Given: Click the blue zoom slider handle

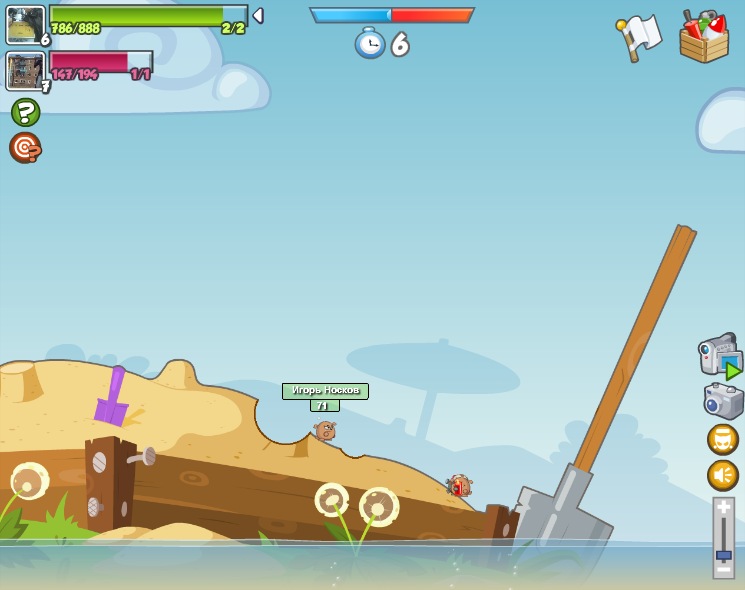Looking at the screenshot, I should [723, 554].
